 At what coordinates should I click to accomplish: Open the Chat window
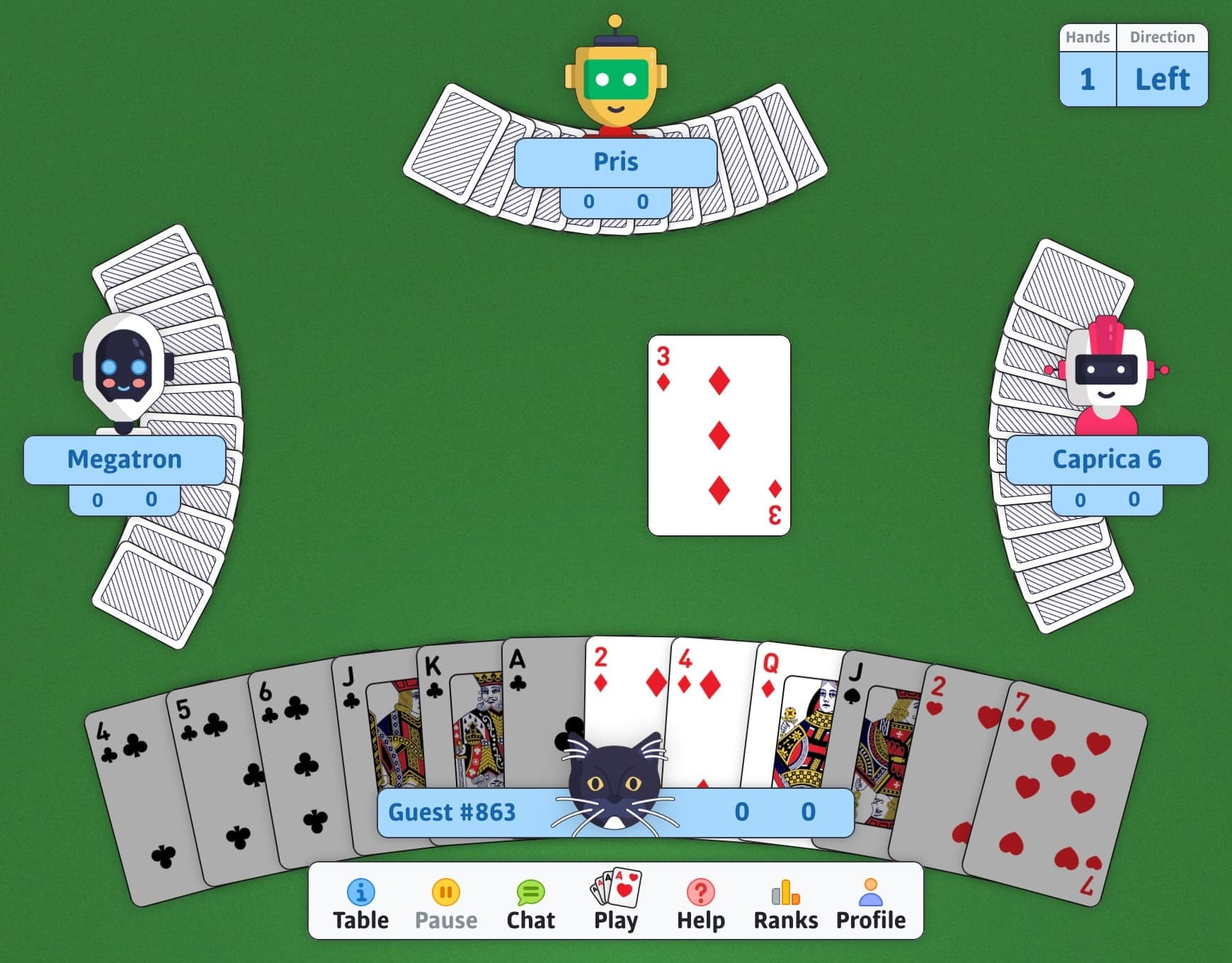(531, 901)
